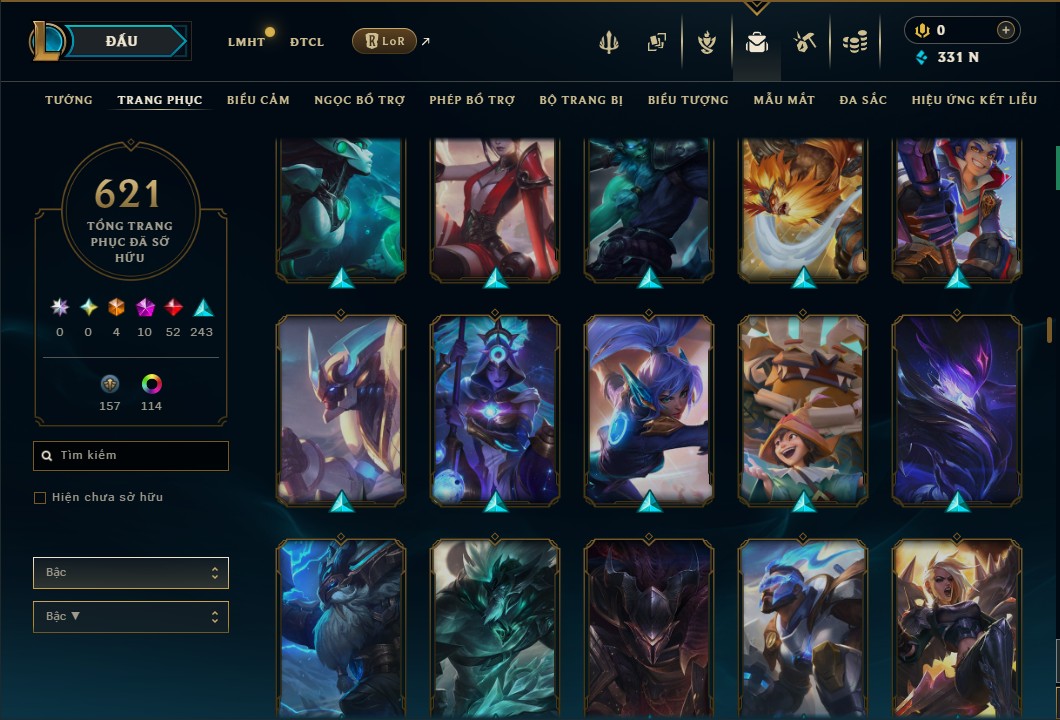This screenshot has height=720, width=1060.
Task: Toggle the Hiện chưa sở hữu checkbox
Action: 40,498
